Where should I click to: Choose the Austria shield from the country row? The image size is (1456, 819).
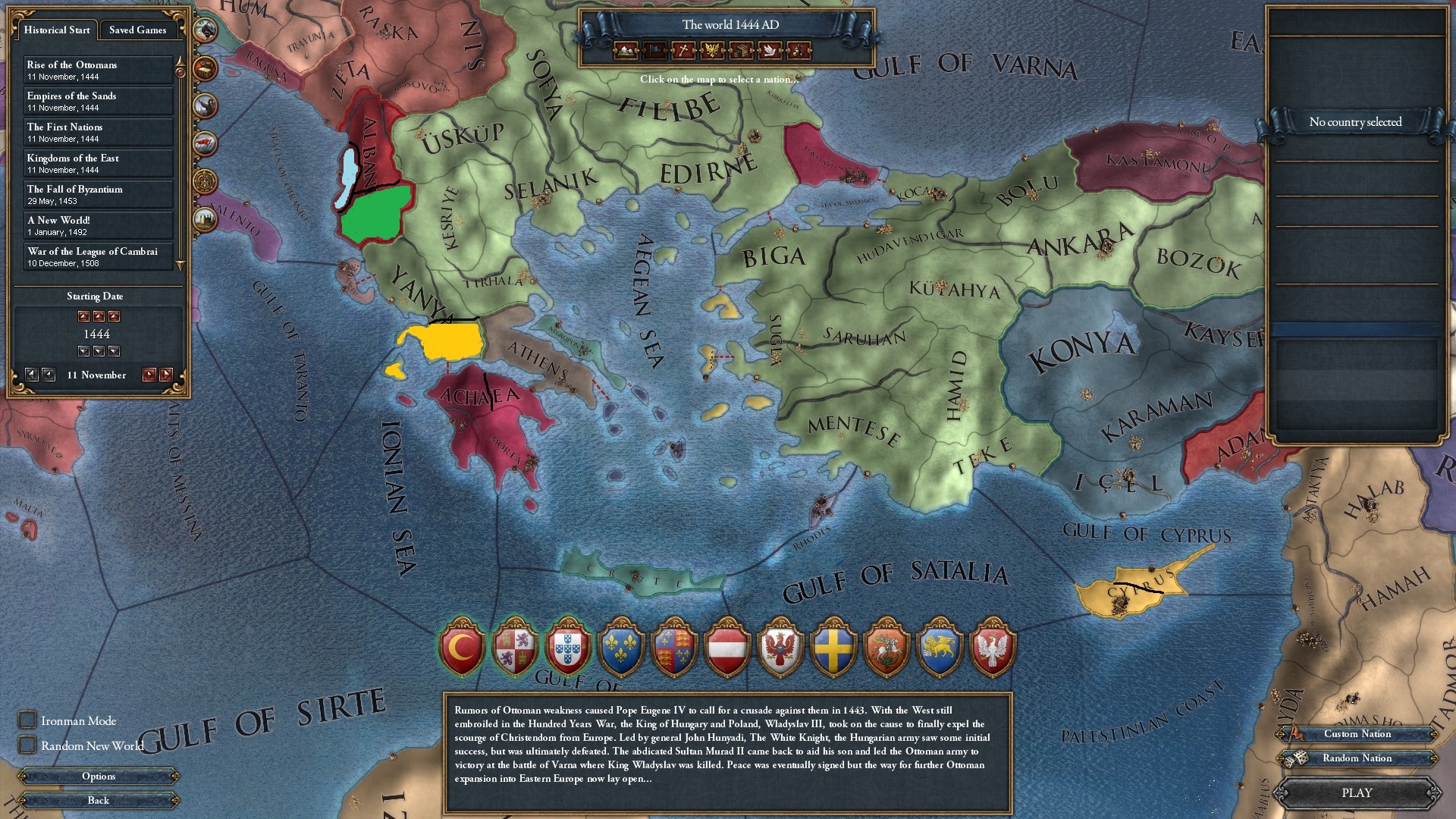tap(728, 648)
